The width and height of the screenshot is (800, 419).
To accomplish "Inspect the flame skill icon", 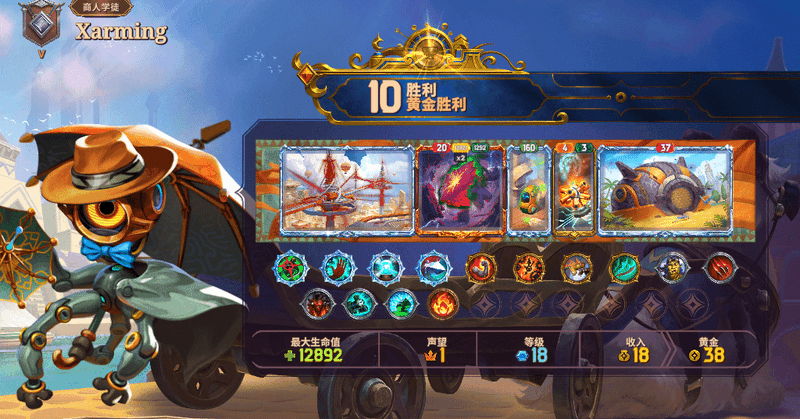I will coord(445,301).
